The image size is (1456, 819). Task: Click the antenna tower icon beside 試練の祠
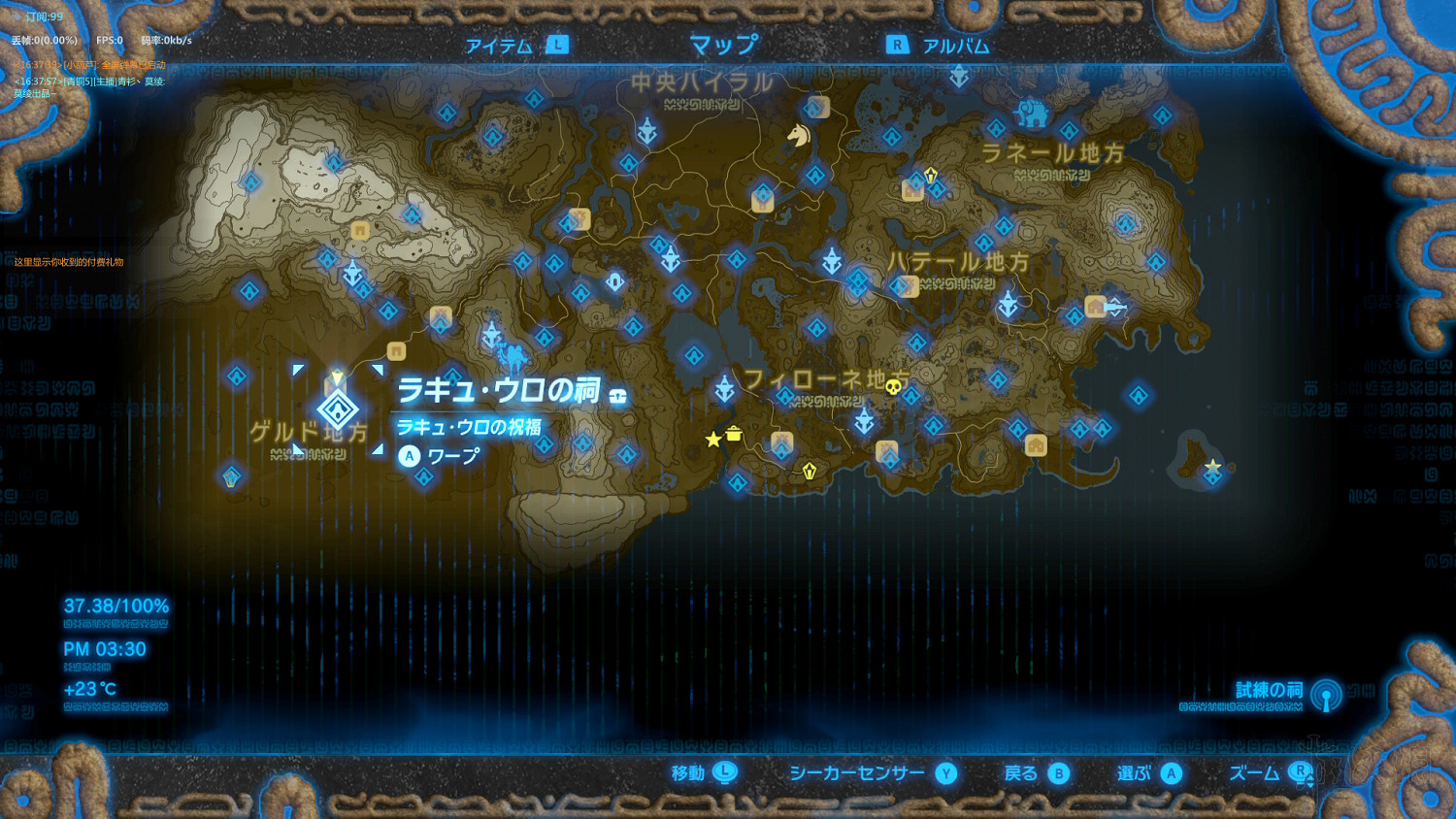(x=1327, y=694)
